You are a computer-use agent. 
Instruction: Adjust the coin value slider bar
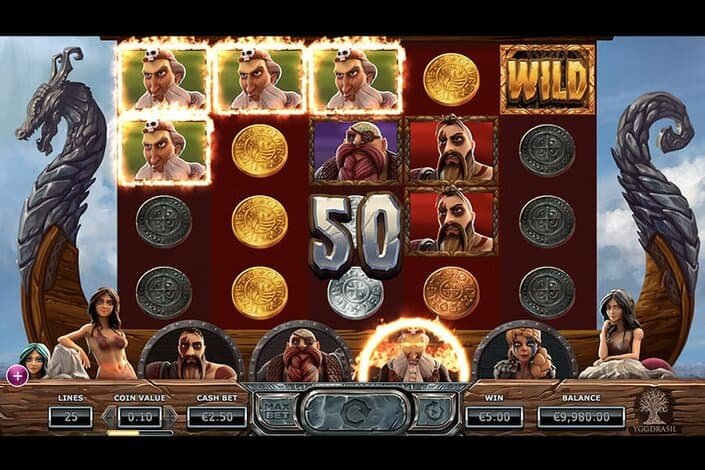[x=139, y=434]
